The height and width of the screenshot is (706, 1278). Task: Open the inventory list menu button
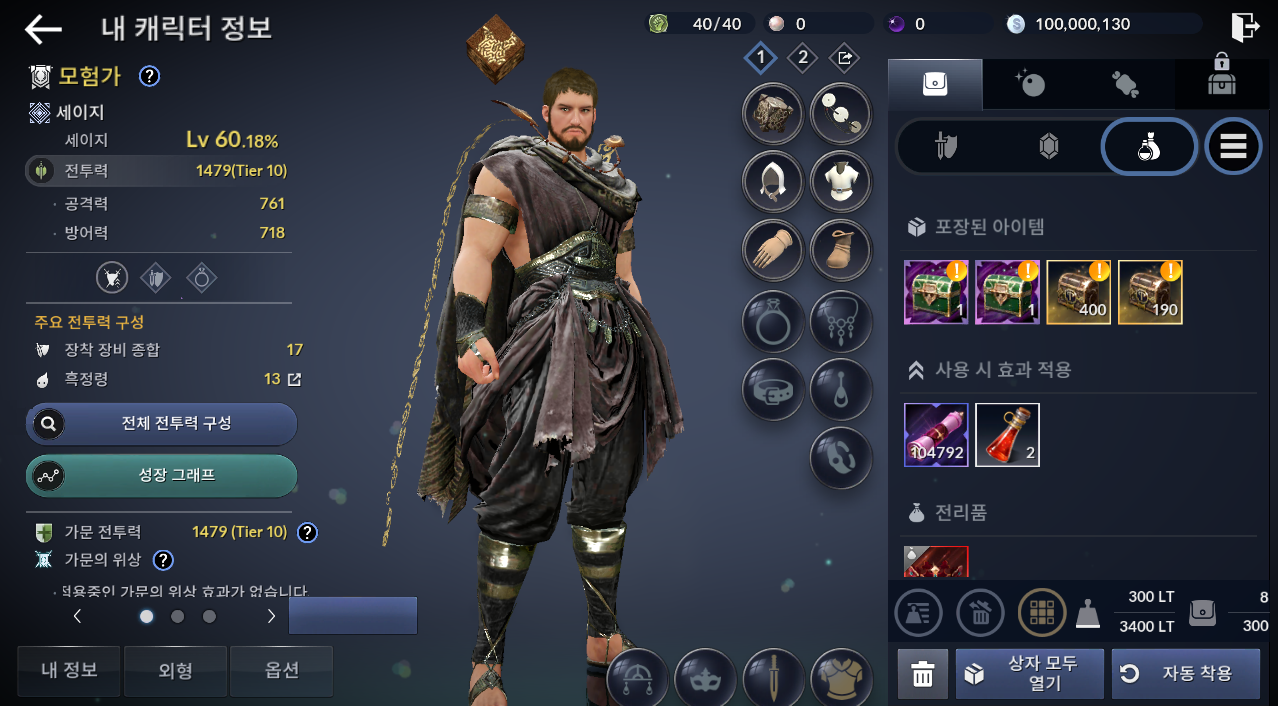(1233, 147)
